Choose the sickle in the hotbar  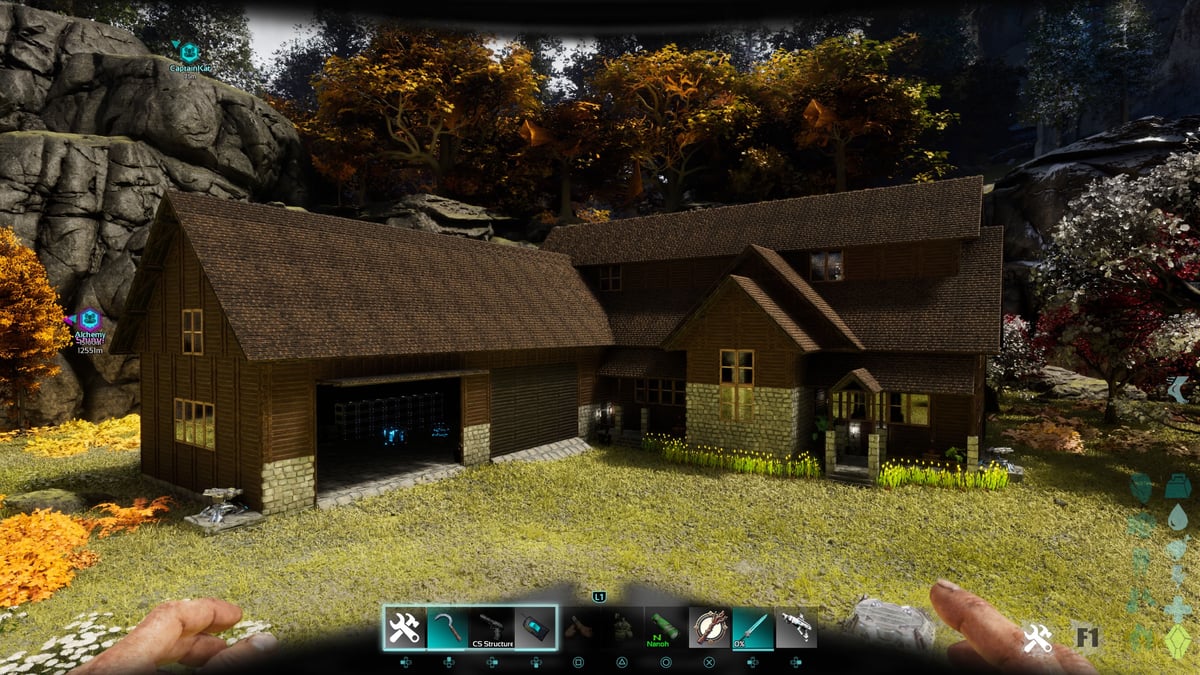(448, 628)
